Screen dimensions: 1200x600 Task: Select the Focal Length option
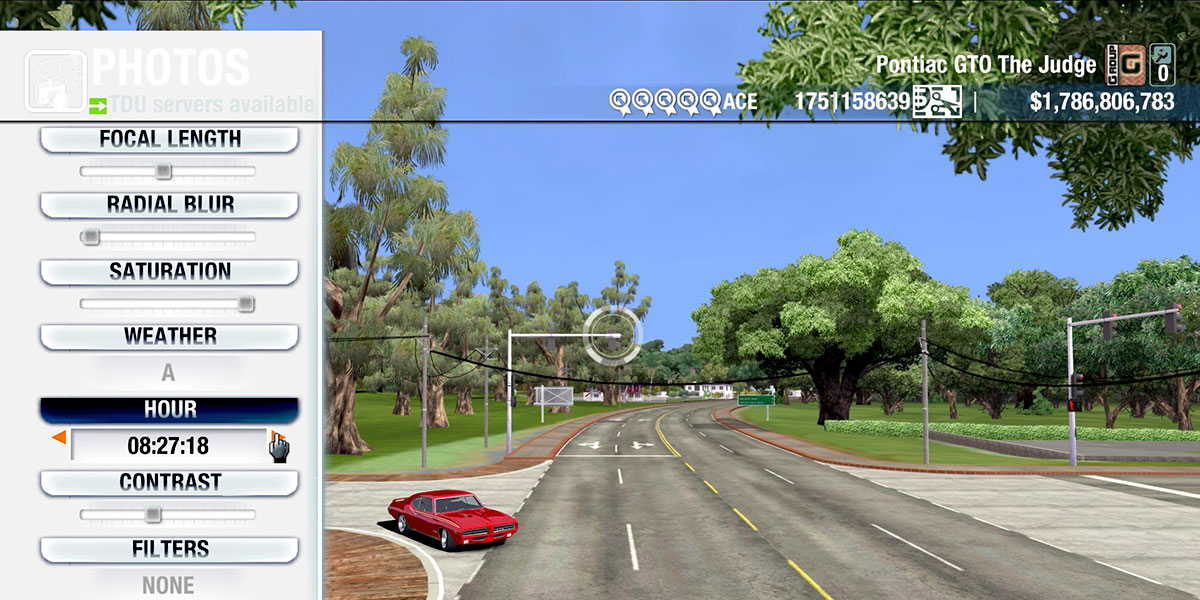[169, 139]
